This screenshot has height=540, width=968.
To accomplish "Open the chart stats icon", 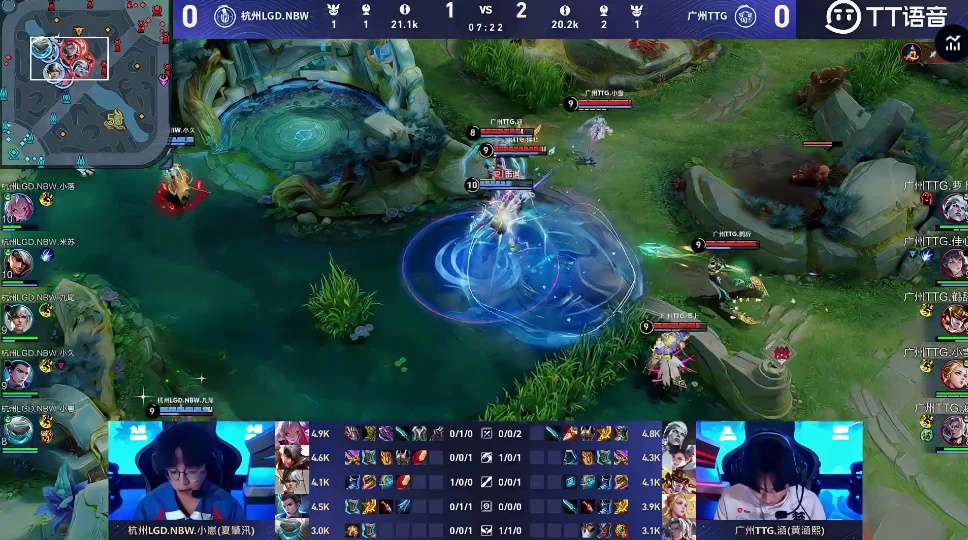I will pyautogui.click(x=951, y=46).
